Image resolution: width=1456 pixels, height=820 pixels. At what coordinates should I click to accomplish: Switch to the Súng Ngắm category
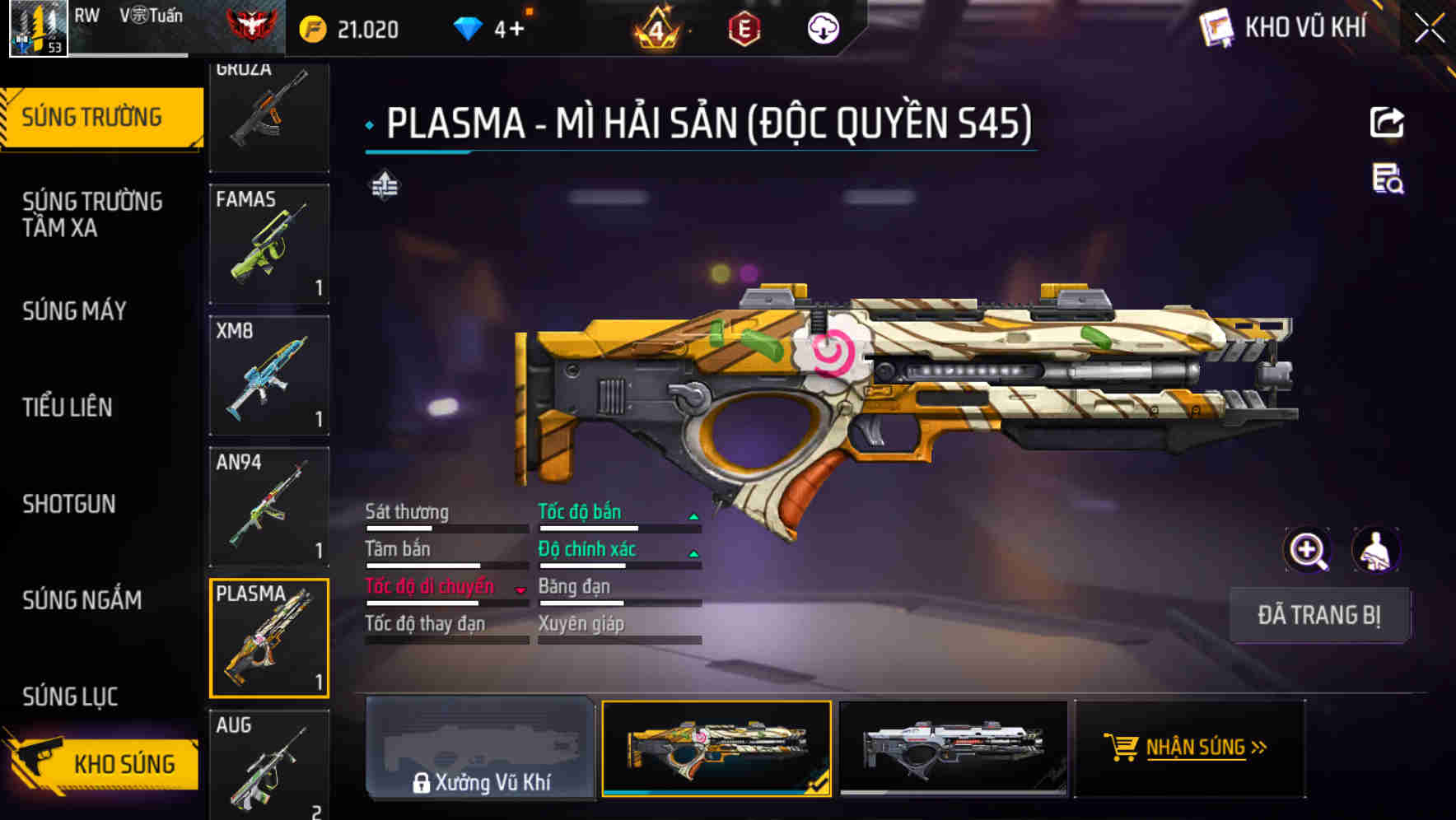(x=82, y=600)
